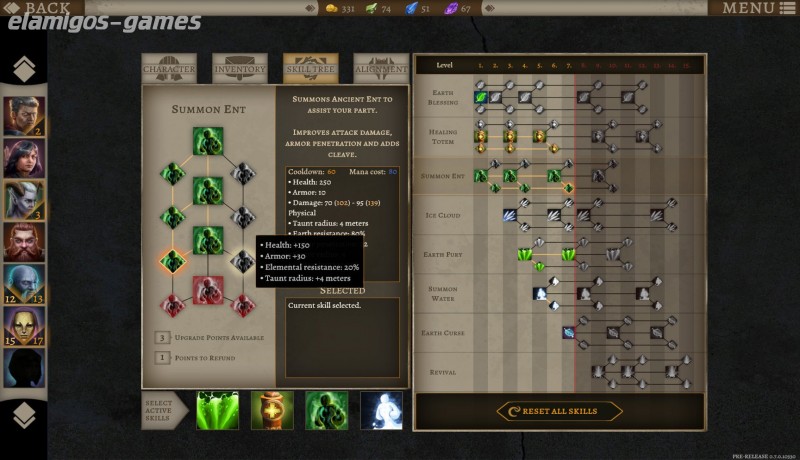Choose the dark silhouette party slot
The width and height of the screenshot is (800, 460).
point(24,368)
